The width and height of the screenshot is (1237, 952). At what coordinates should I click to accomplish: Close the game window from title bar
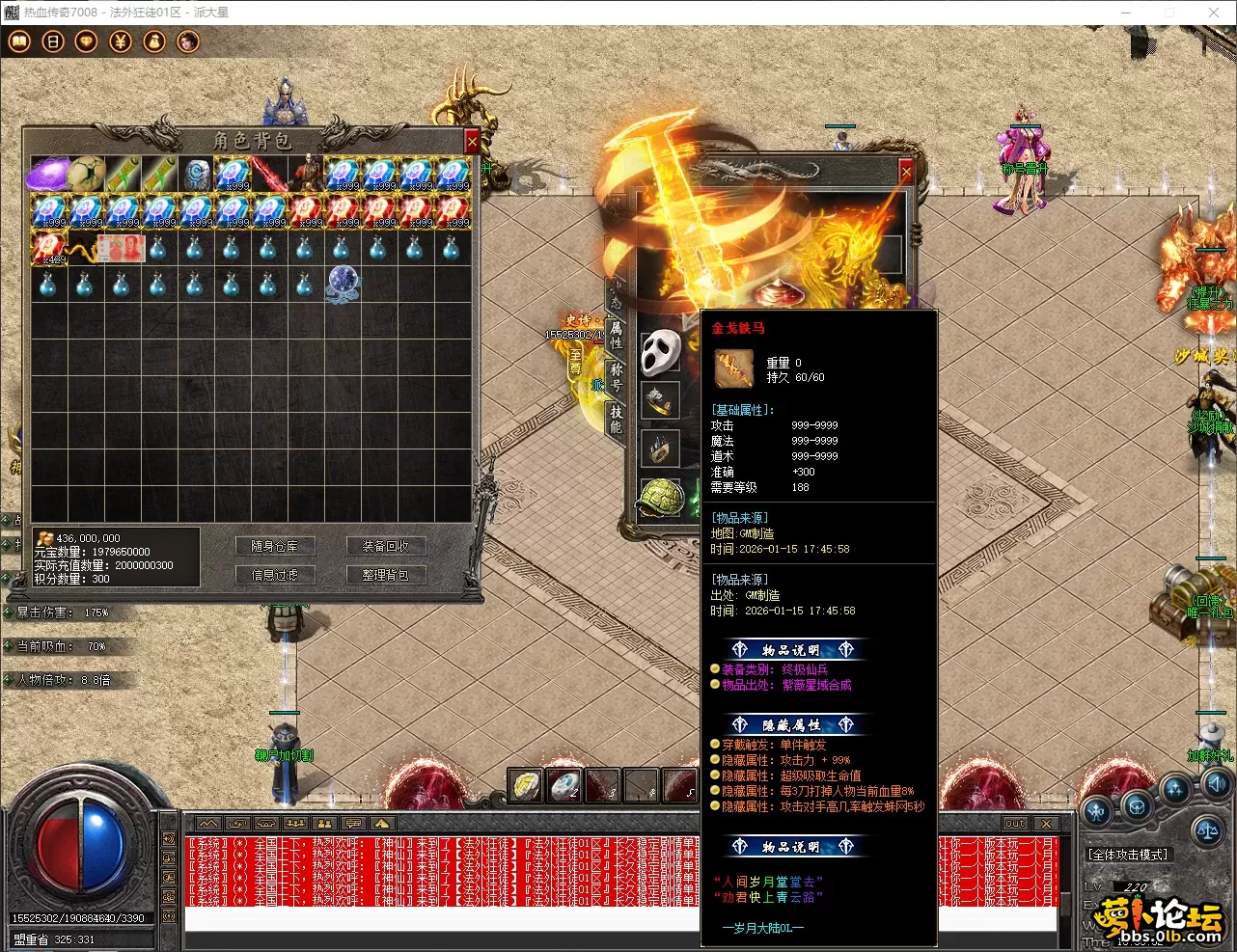[1213, 13]
